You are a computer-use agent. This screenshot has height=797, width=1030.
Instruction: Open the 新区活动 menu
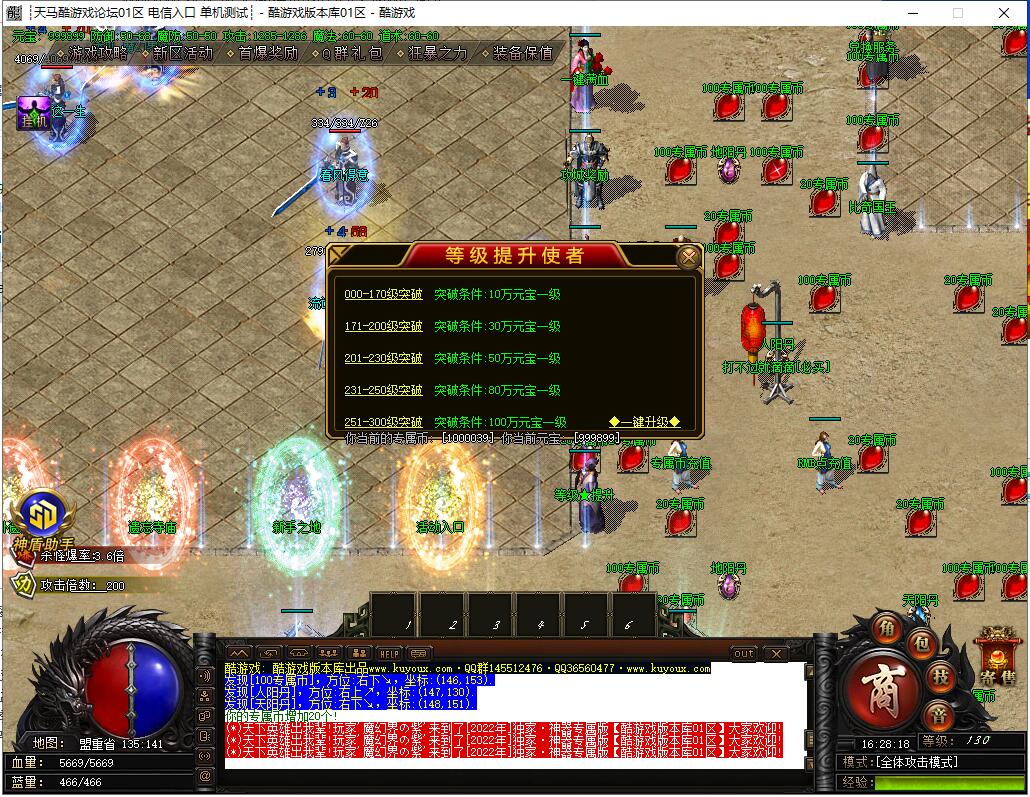click(x=183, y=53)
